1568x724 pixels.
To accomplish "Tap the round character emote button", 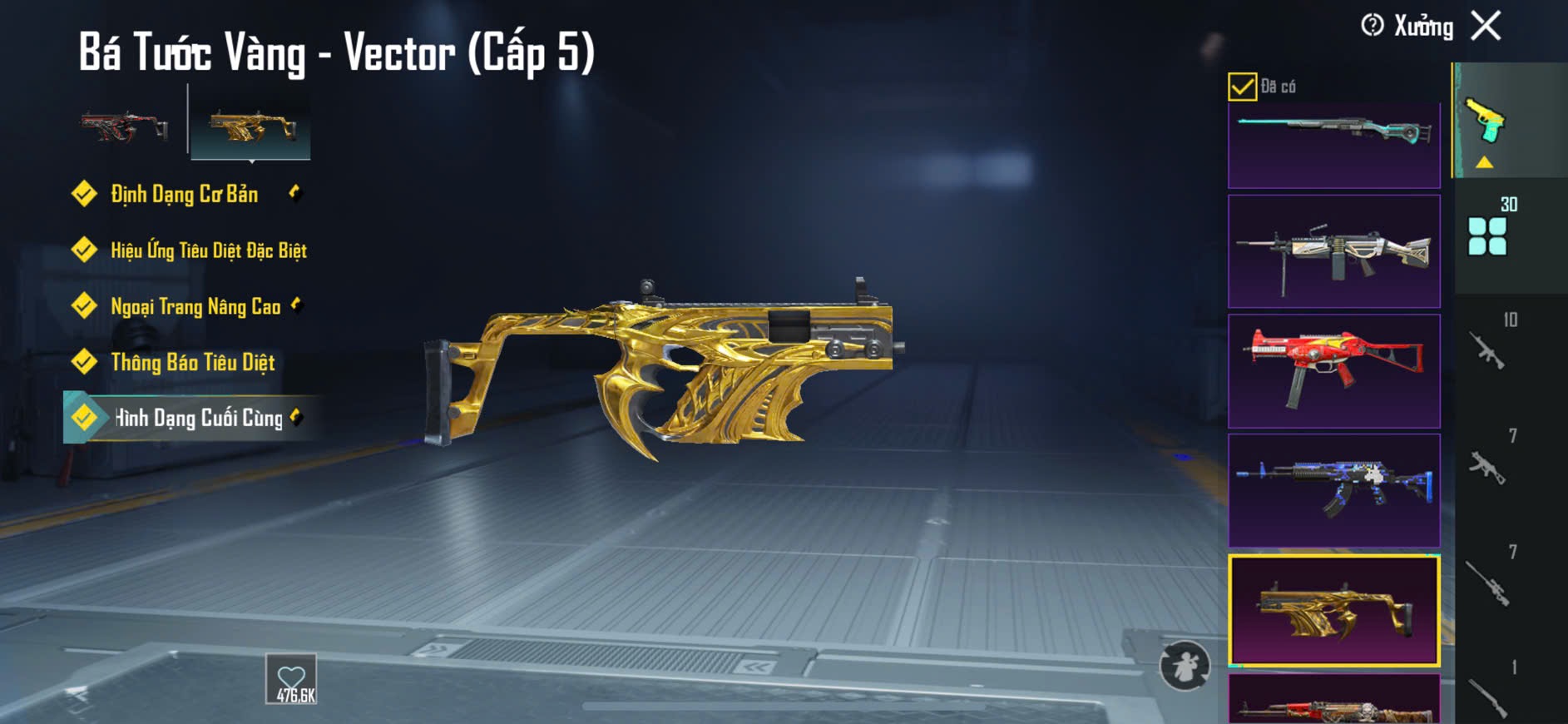I will (1185, 665).
